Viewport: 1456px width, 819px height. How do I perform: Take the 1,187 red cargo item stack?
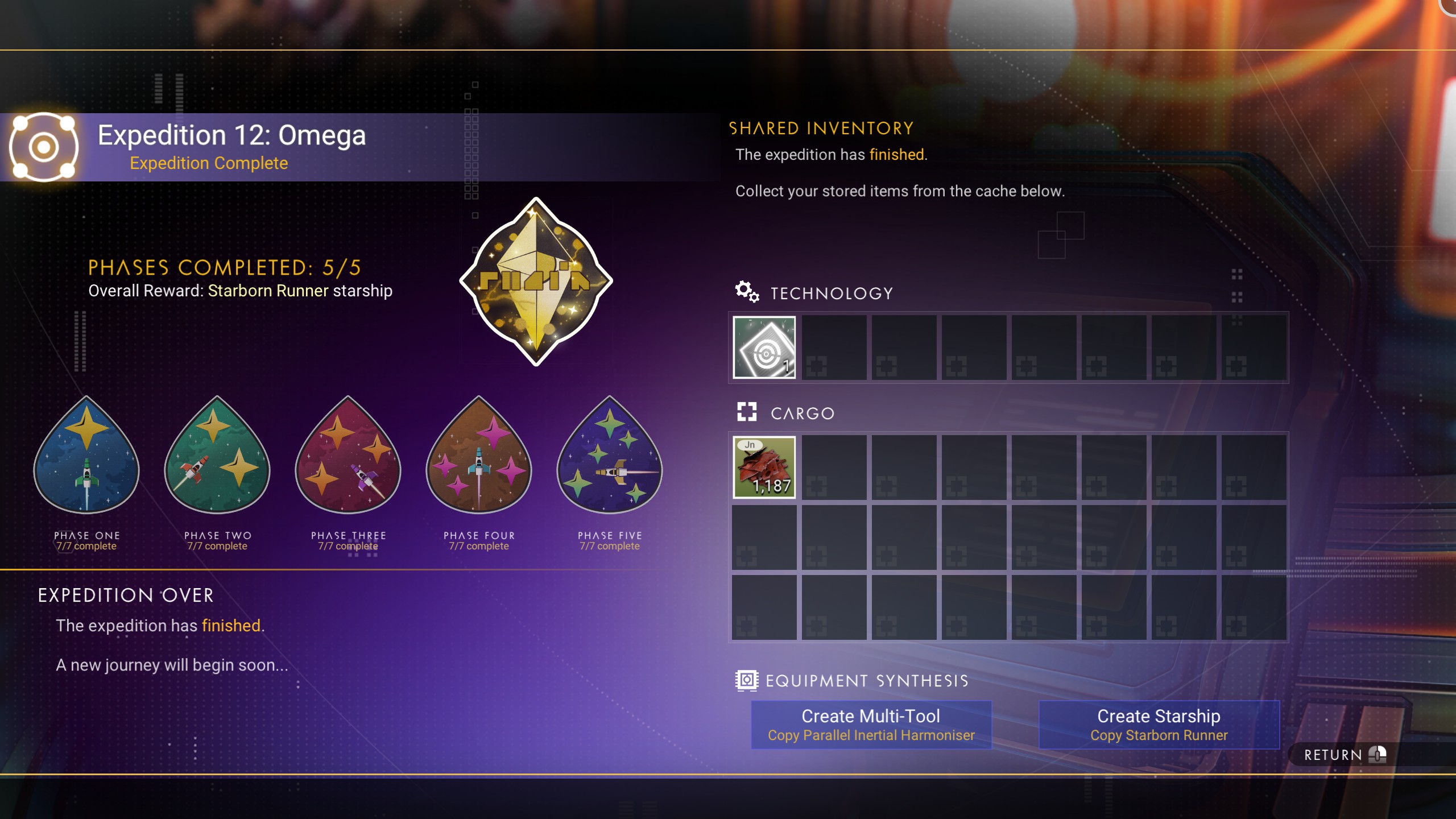click(764, 467)
